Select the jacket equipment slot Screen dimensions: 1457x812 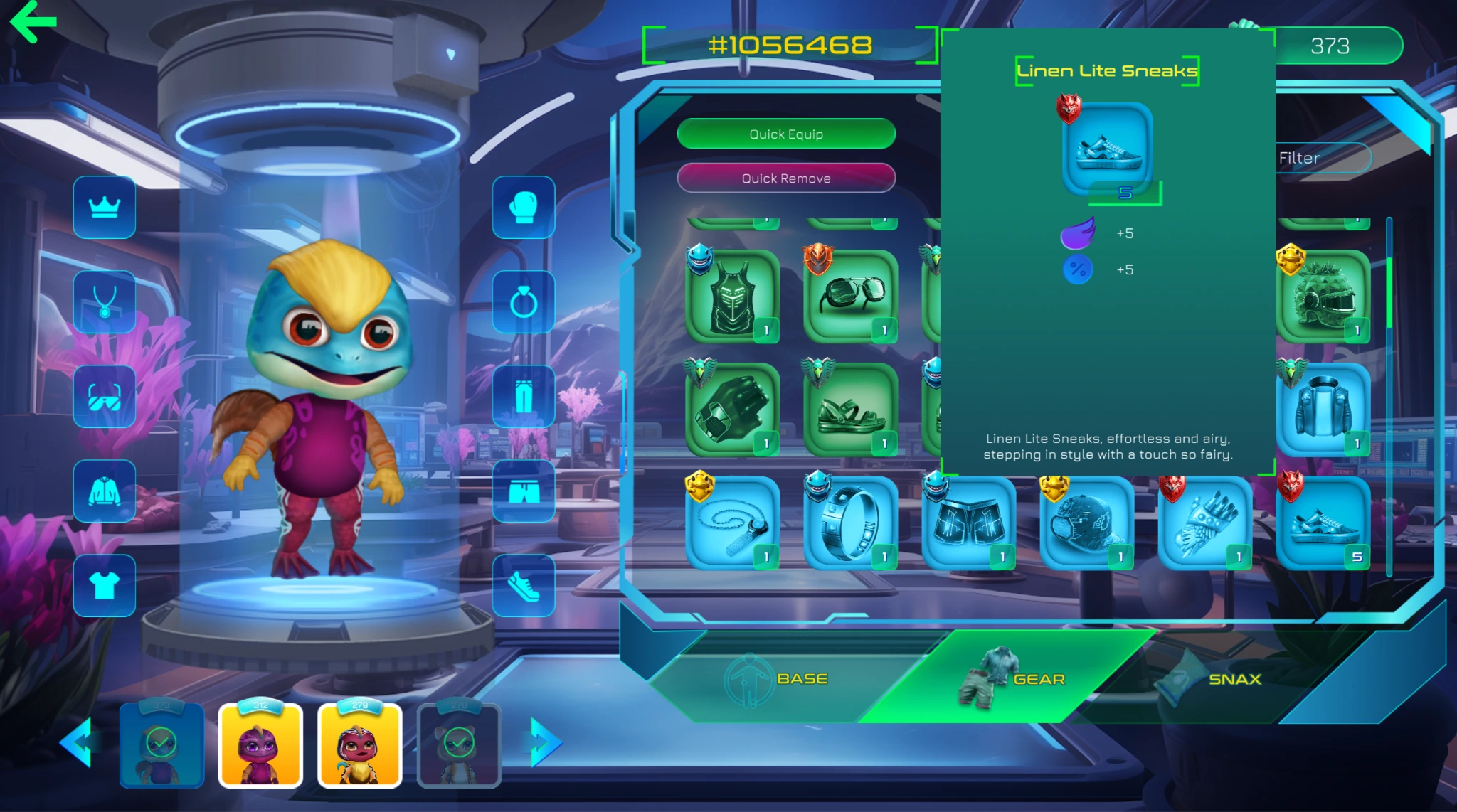[x=105, y=491]
